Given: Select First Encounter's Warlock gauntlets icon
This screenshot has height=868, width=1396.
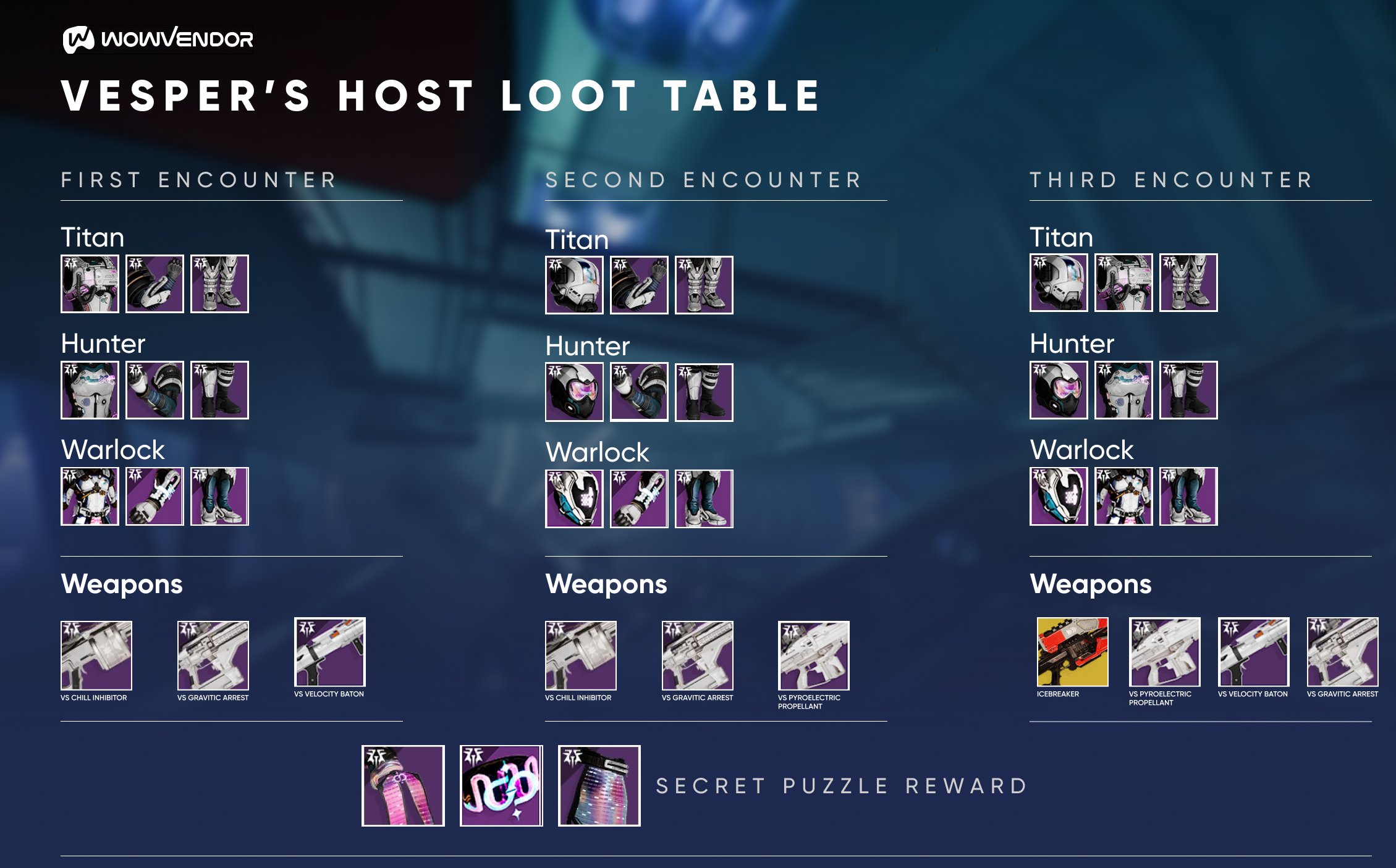Looking at the screenshot, I should coord(154,496).
